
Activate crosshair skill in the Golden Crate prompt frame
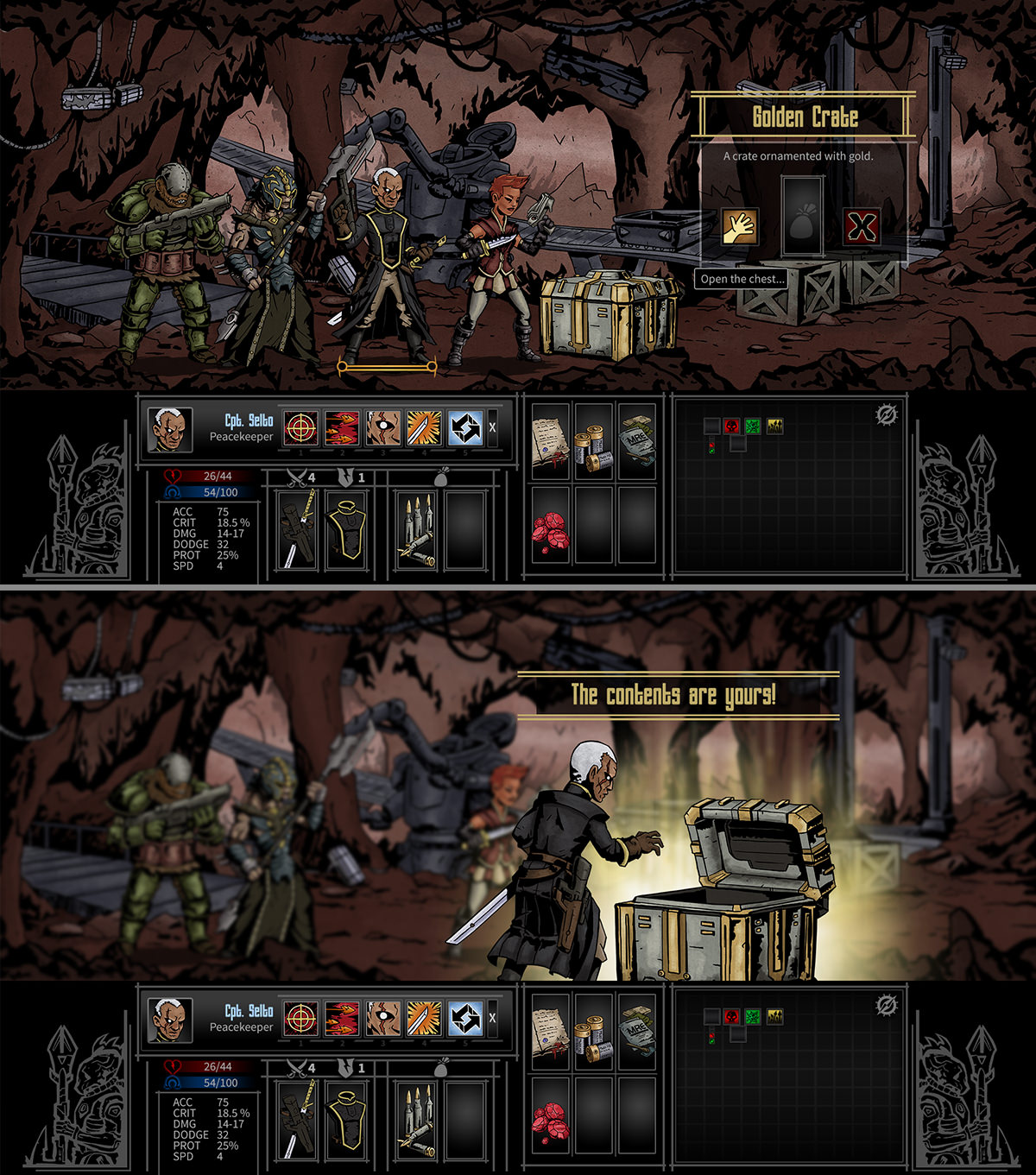coord(300,428)
